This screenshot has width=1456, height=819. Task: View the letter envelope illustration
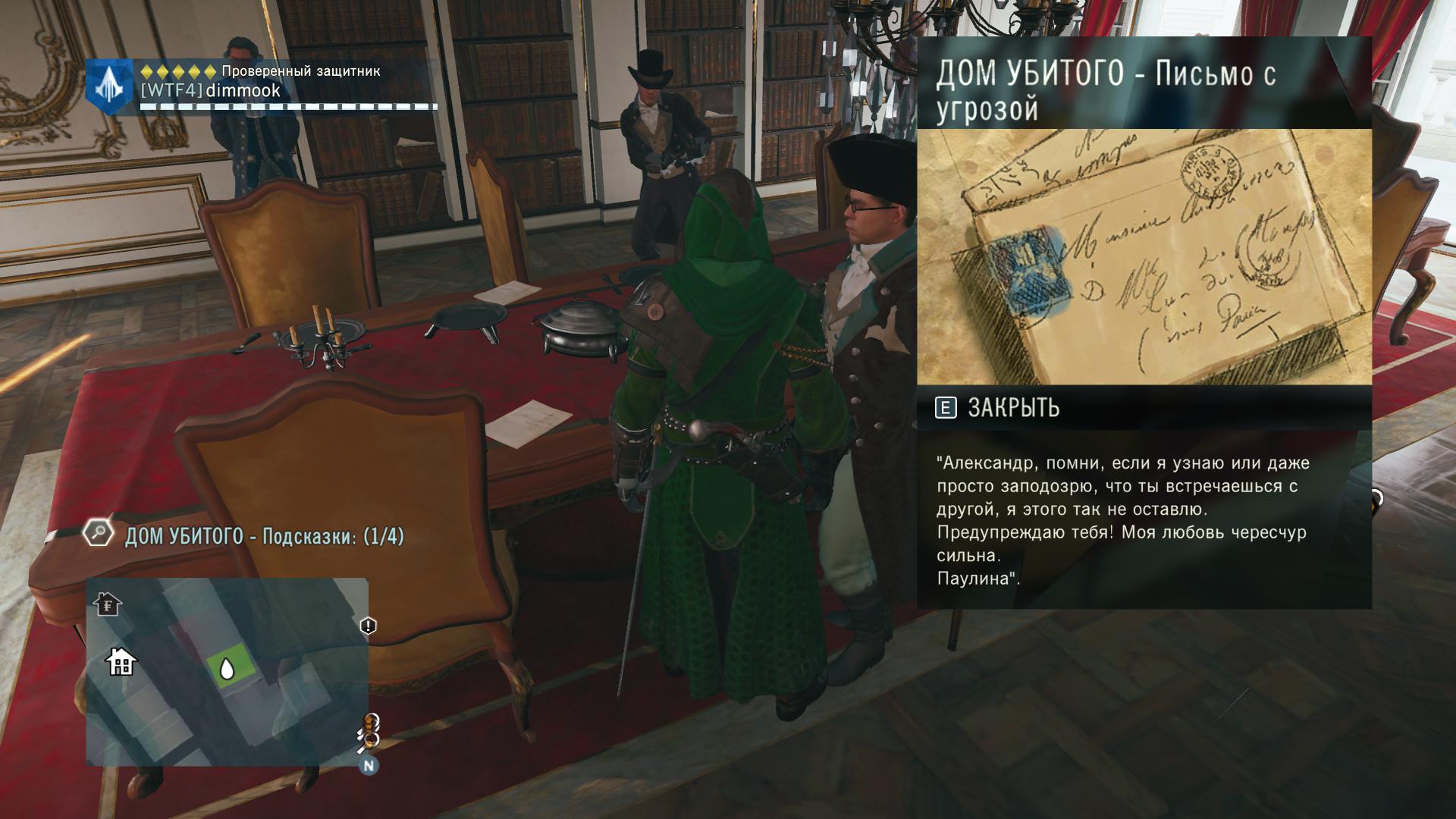(1144, 256)
